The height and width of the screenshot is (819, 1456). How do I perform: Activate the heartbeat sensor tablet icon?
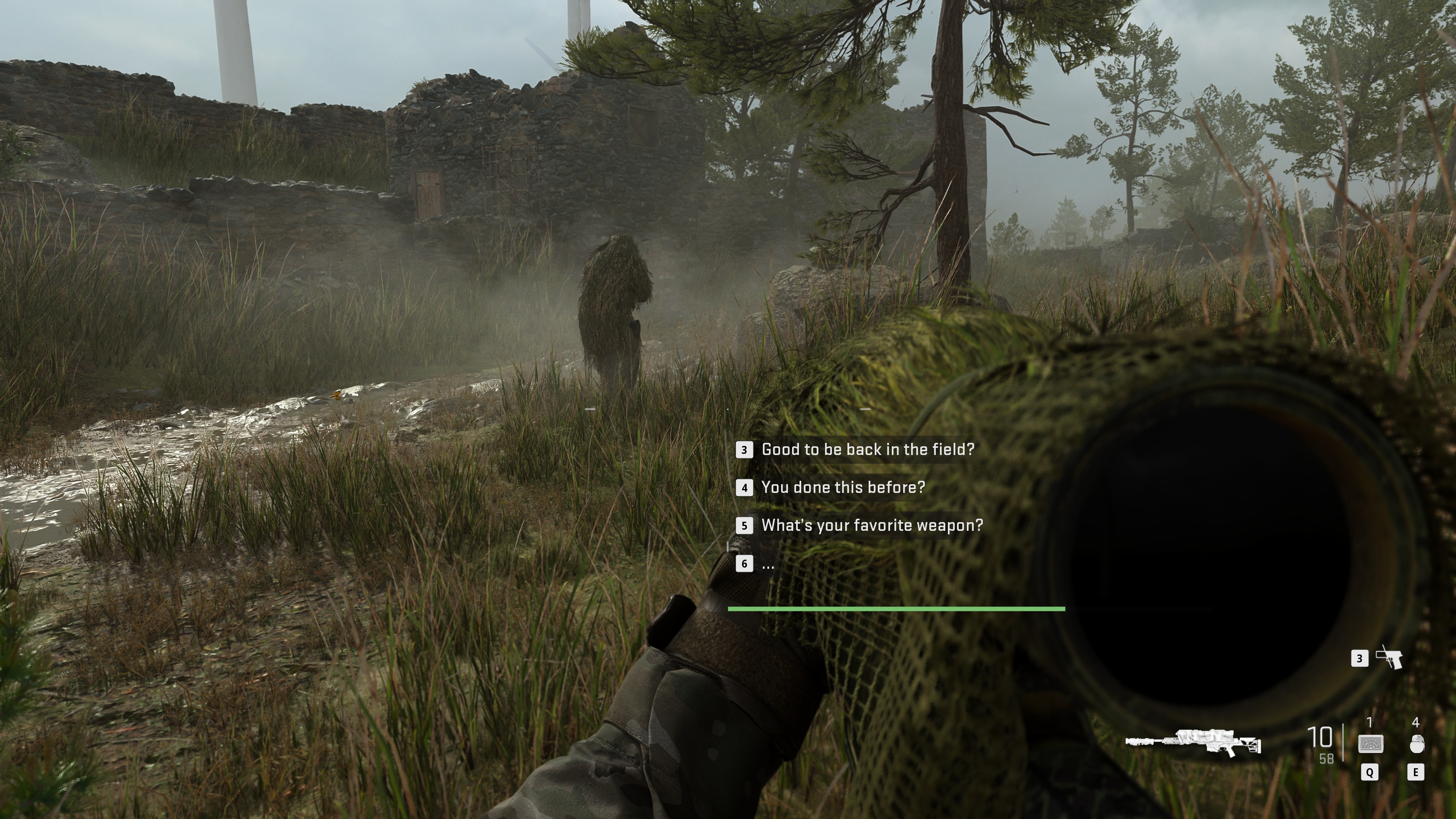click(x=1370, y=744)
